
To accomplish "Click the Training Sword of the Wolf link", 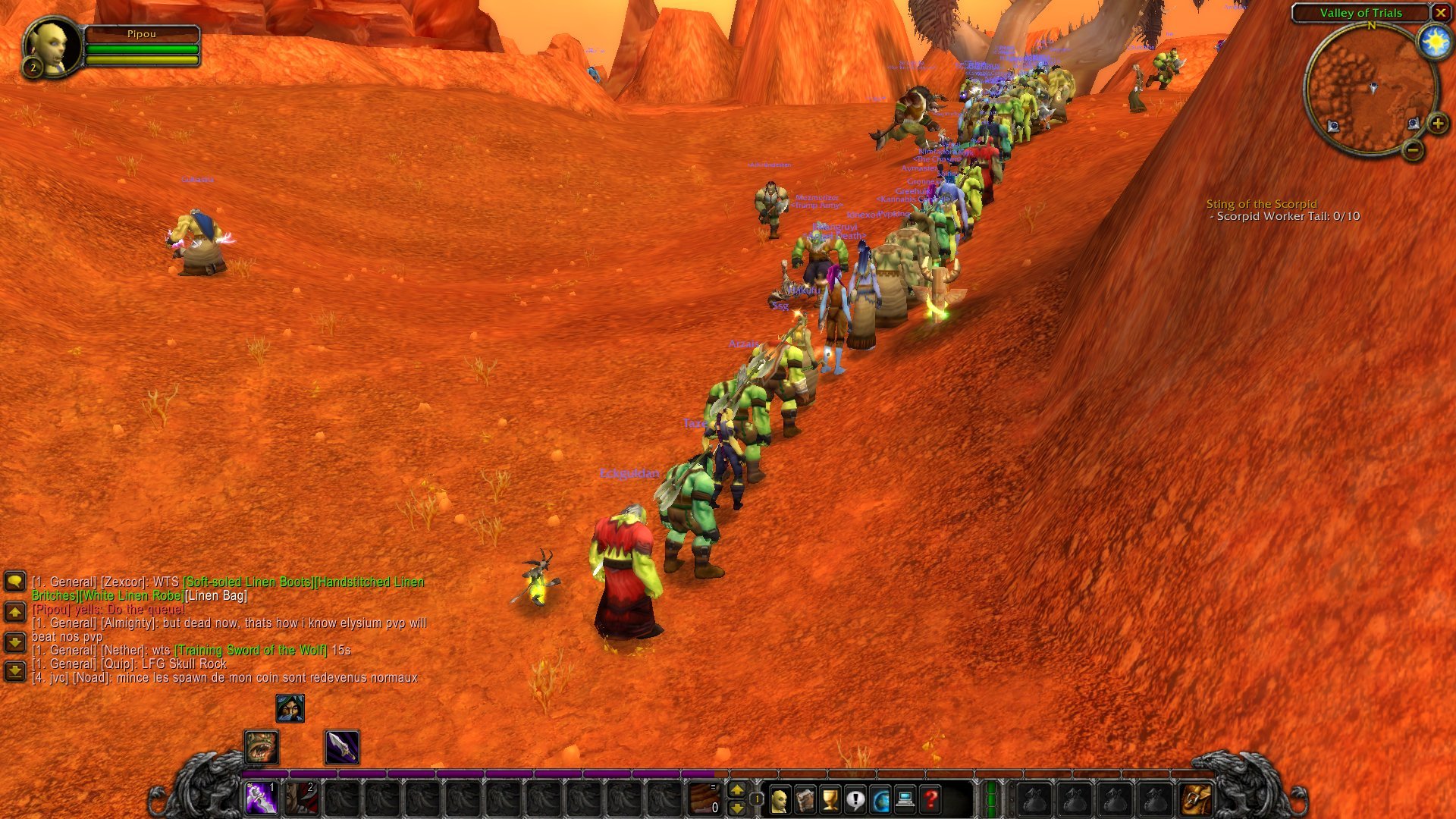I will pos(251,650).
